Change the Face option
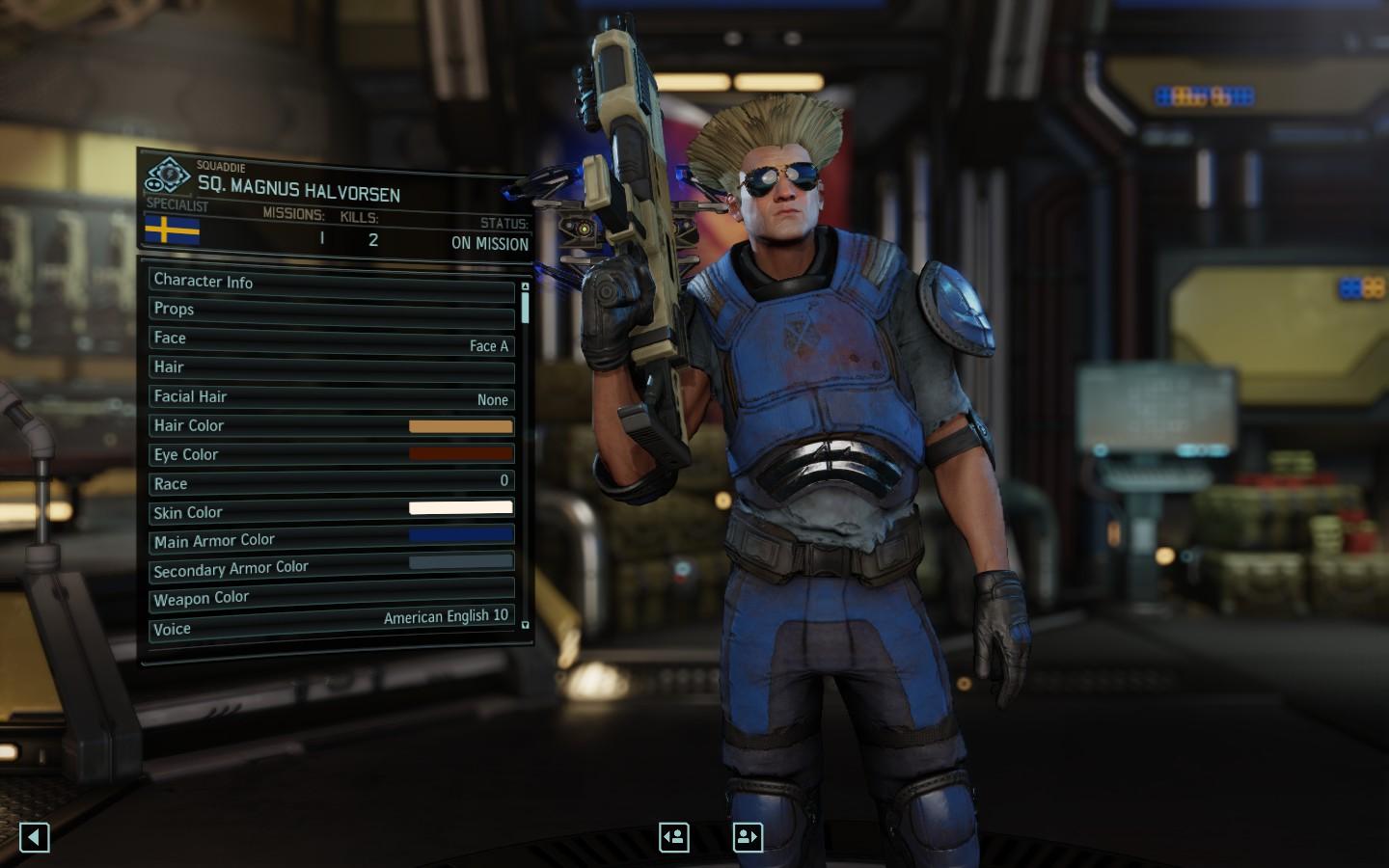Viewport: 1389px width, 868px height. click(331, 340)
